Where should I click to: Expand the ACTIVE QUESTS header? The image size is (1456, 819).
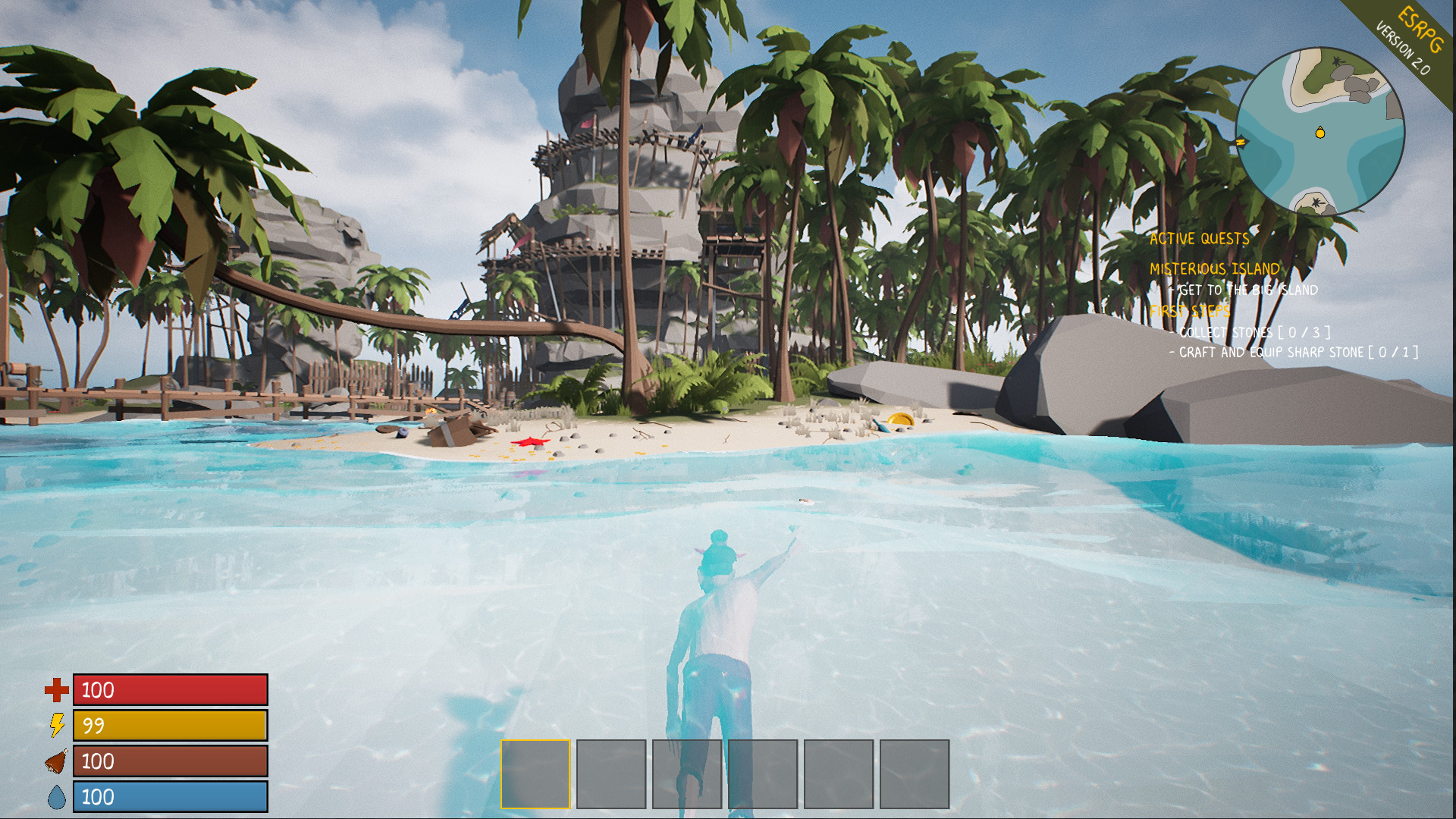(1200, 237)
